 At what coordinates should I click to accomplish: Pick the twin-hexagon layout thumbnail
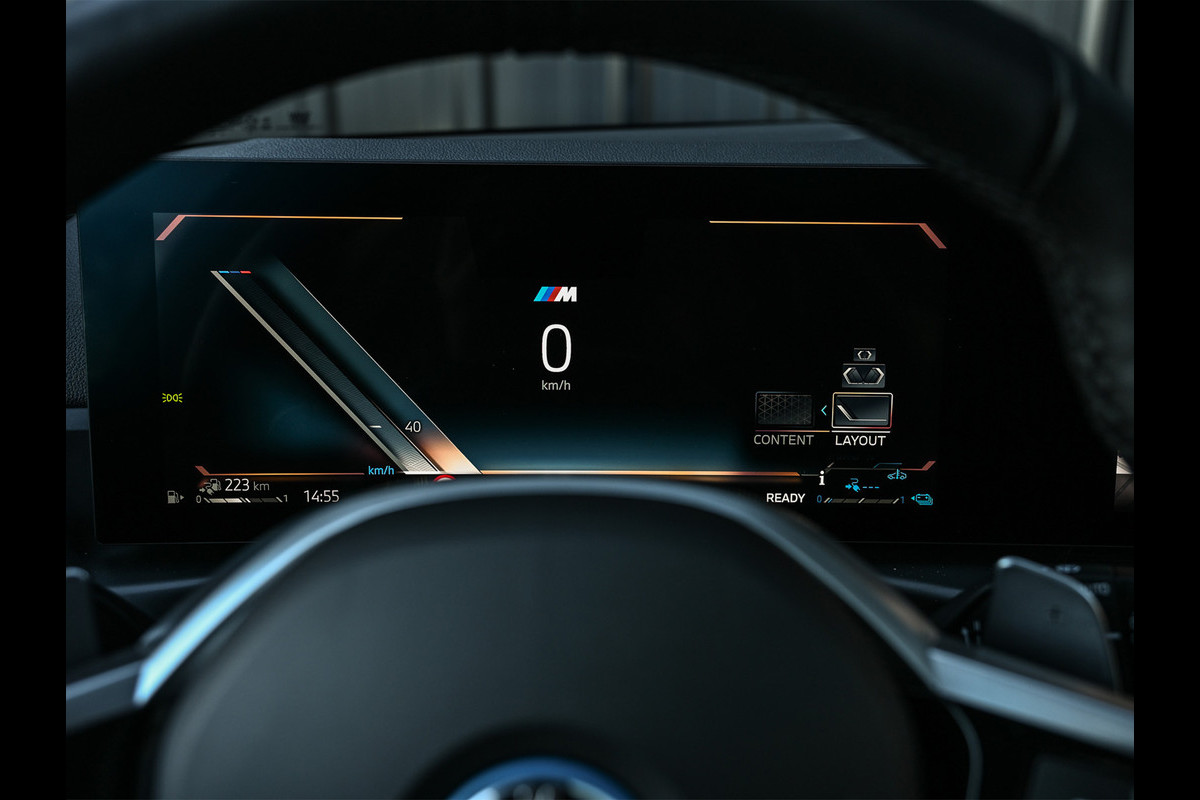pyautogui.click(x=862, y=375)
